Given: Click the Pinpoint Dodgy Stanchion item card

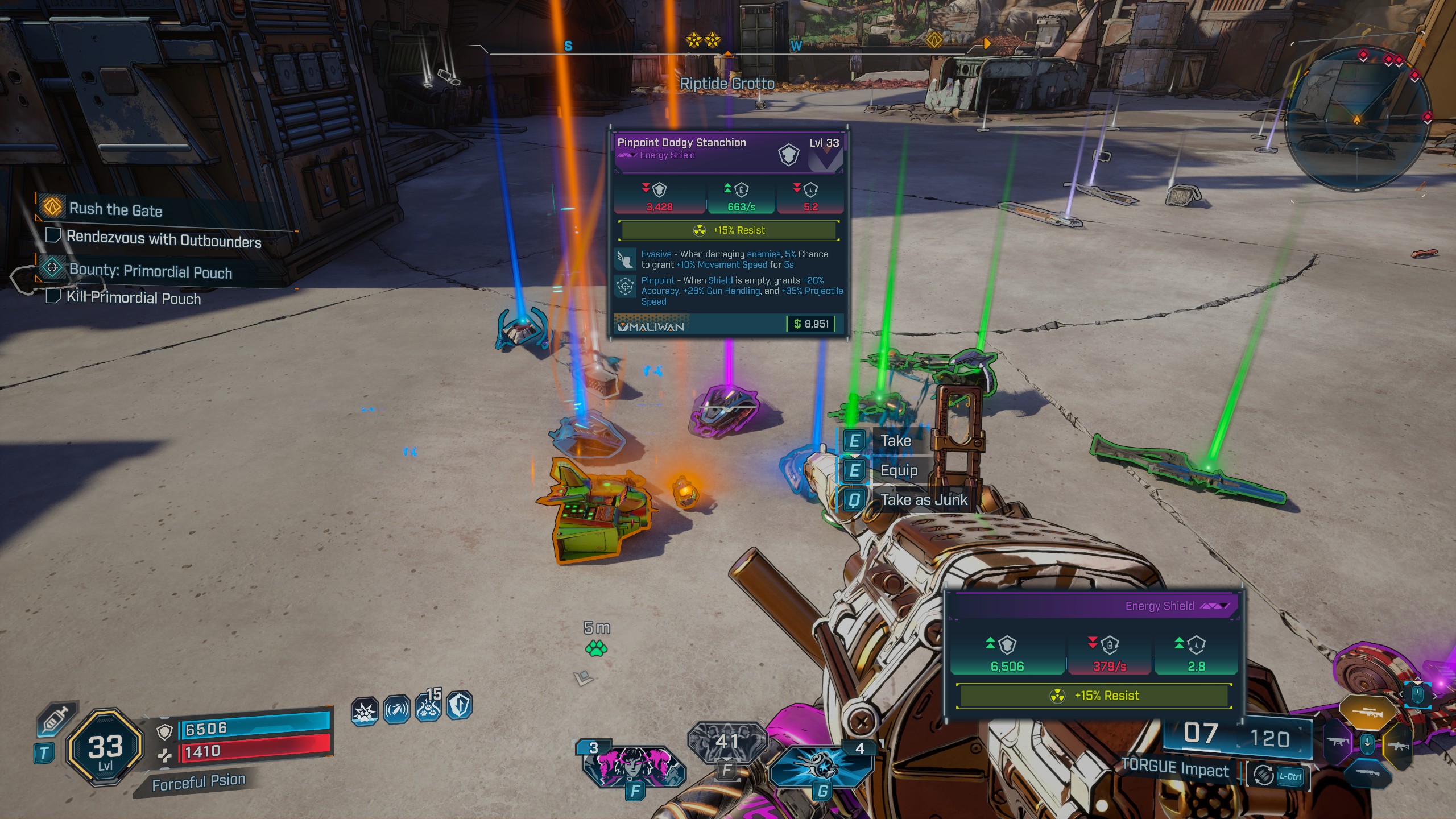Looking at the screenshot, I should tap(729, 232).
